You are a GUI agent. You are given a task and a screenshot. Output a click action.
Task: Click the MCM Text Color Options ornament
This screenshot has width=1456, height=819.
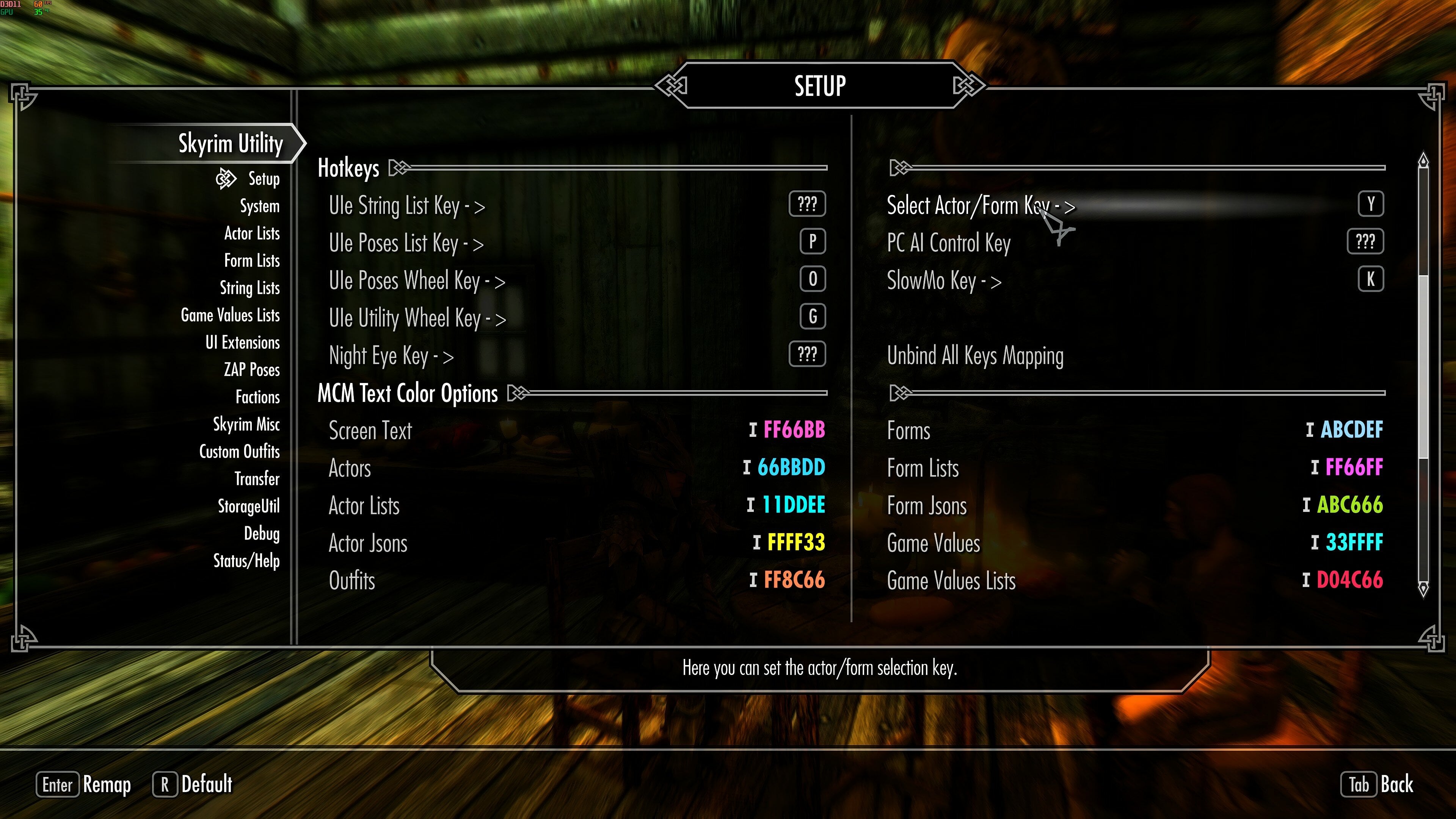[x=516, y=393]
